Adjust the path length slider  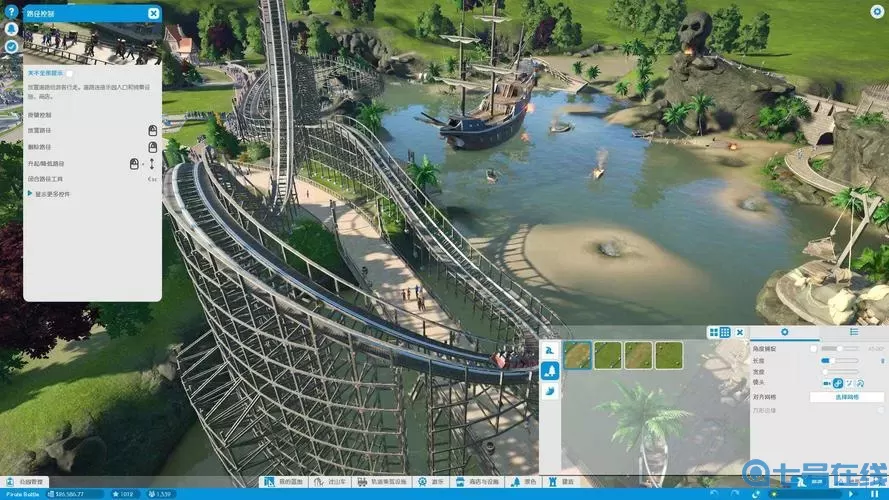tap(828, 360)
